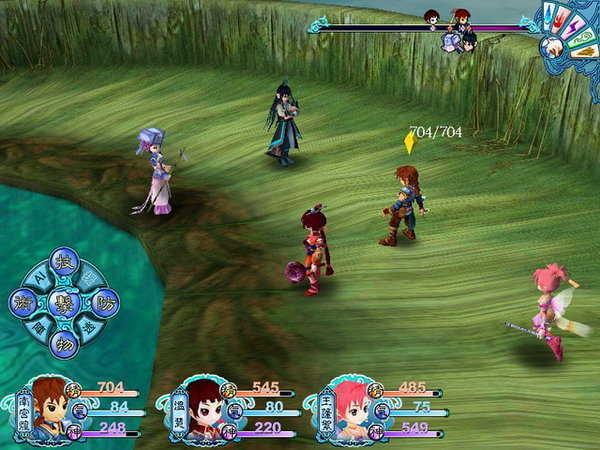
Task: Open the item (物) command orb
Action: click(64, 344)
